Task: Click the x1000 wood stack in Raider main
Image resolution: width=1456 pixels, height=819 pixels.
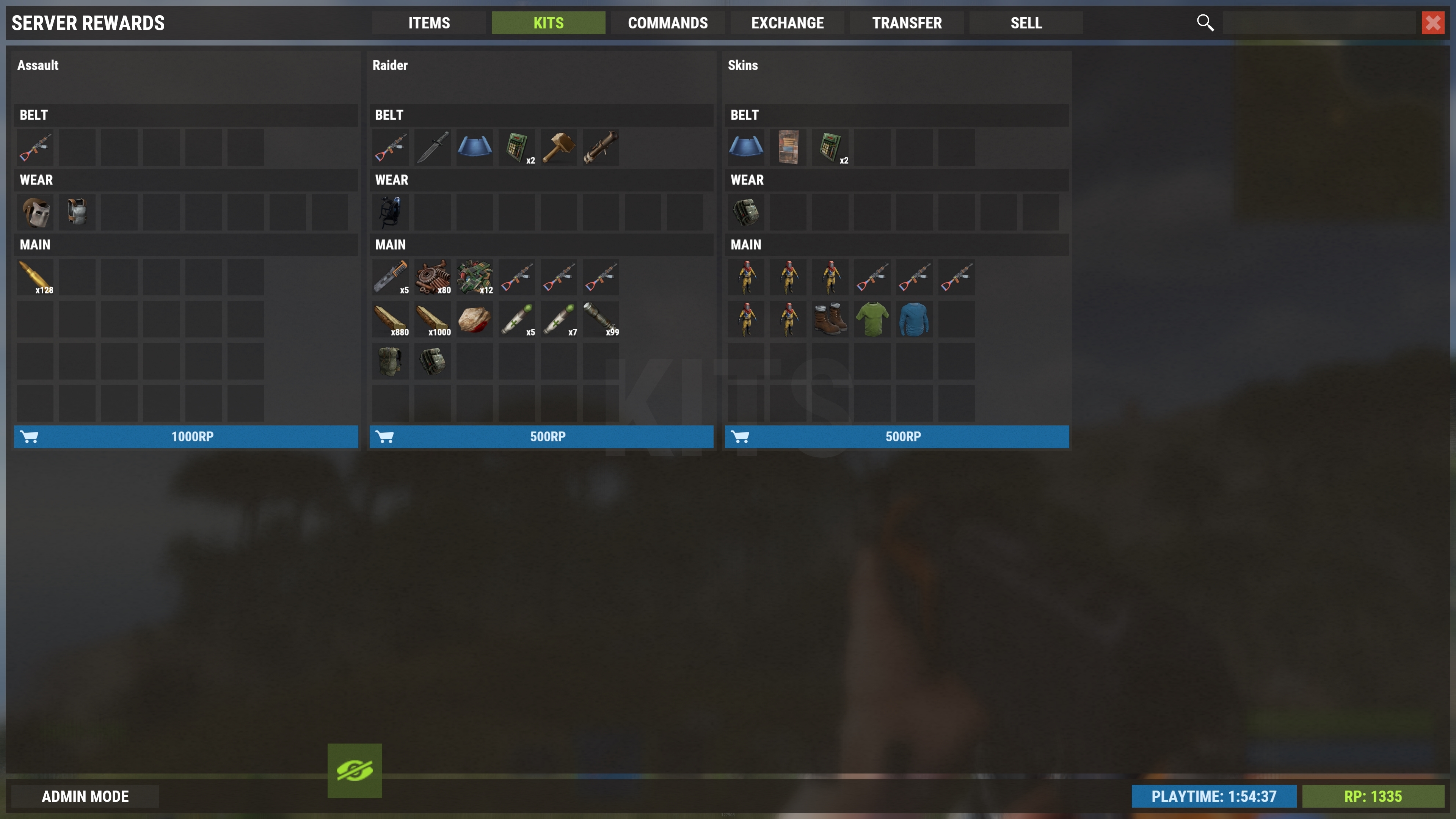Action: (x=432, y=319)
